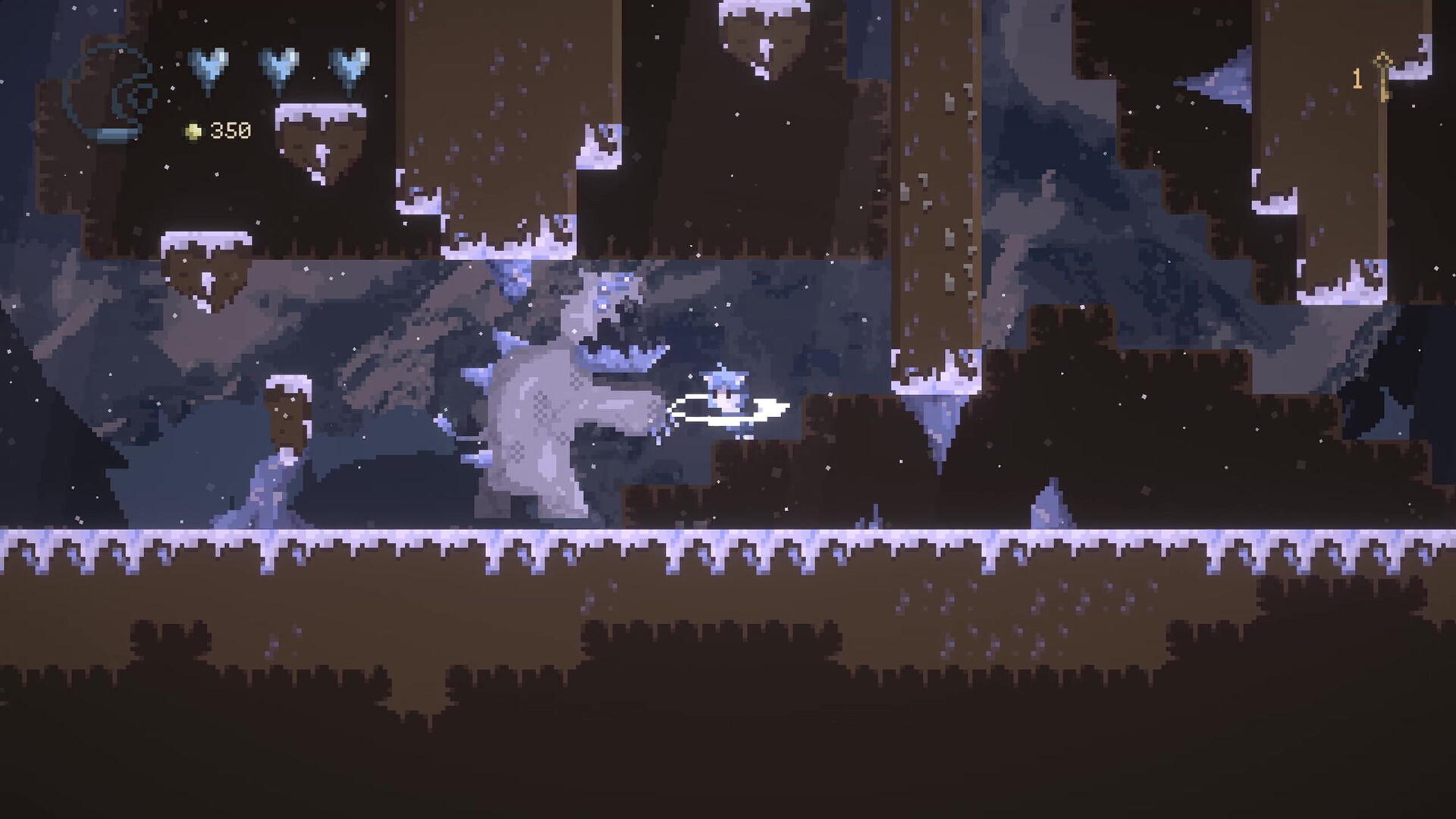Click the yellow coin icon beside the 350 counter
The width and height of the screenshot is (1456, 819).
193,130
